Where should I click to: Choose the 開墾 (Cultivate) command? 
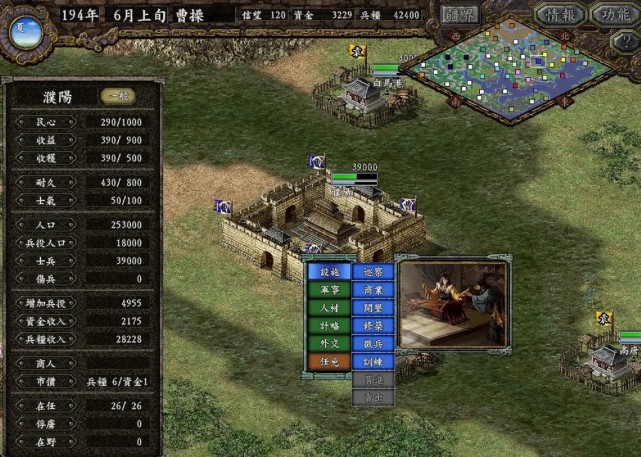click(x=373, y=308)
